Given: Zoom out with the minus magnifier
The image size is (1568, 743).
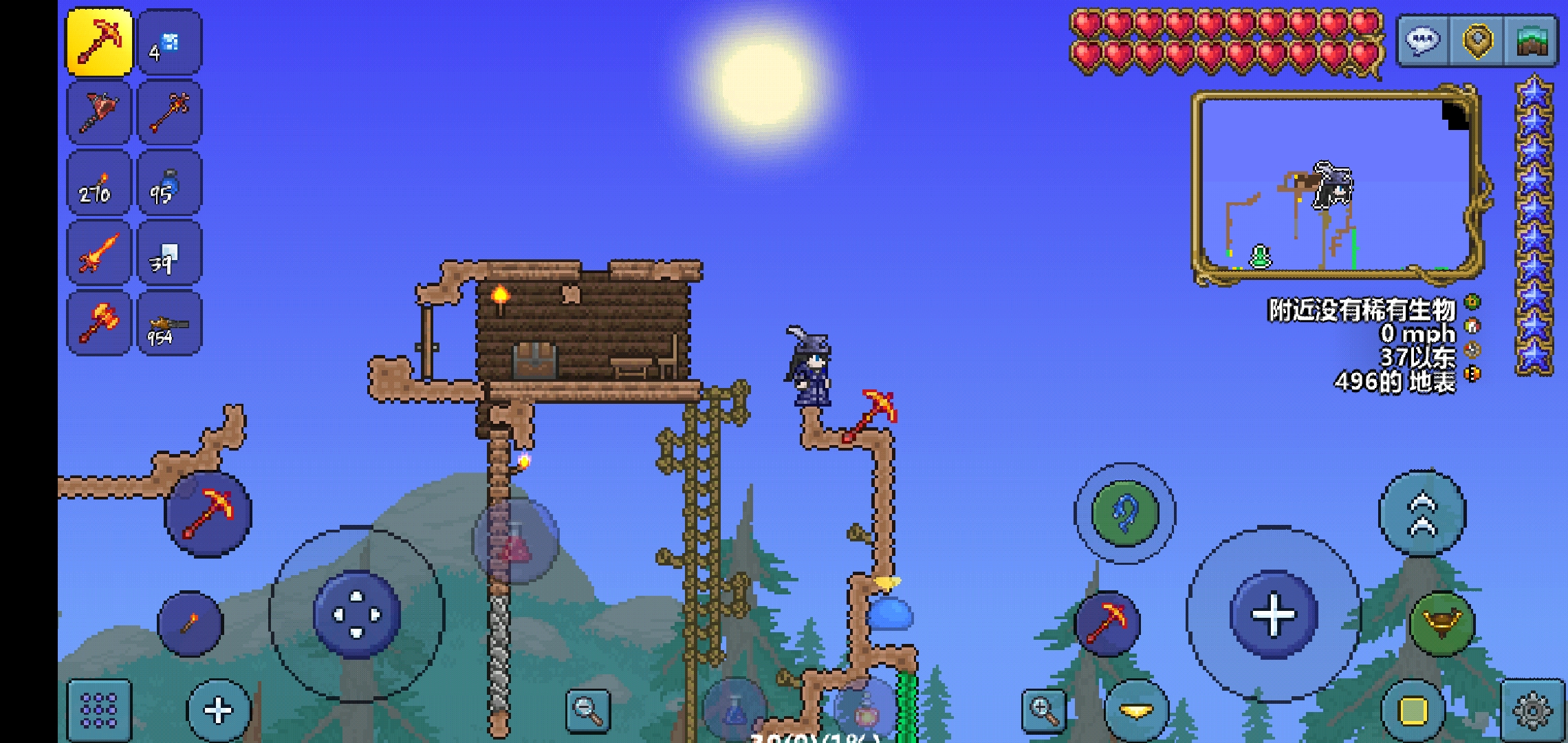Looking at the screenshot, I should (589, 710).
